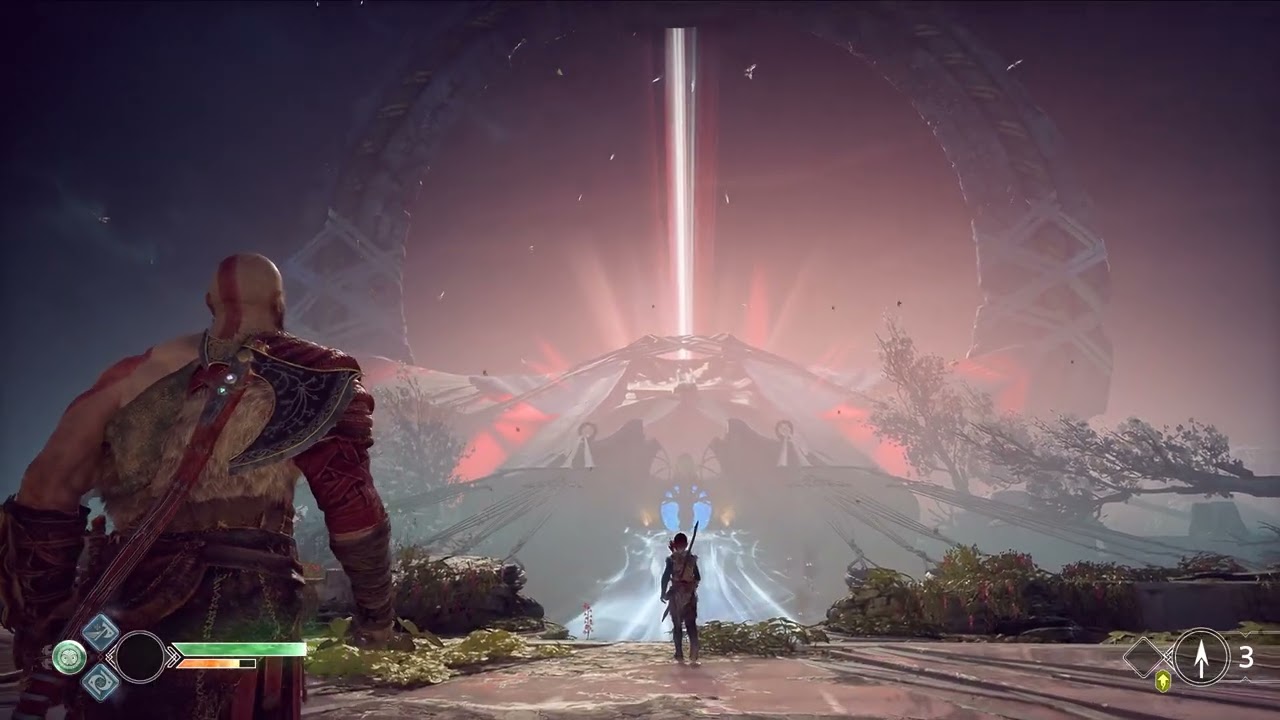This screenshot has height=720, width=1280.
Task: Activate the swirl runic attack diamond
Action: 100,682
